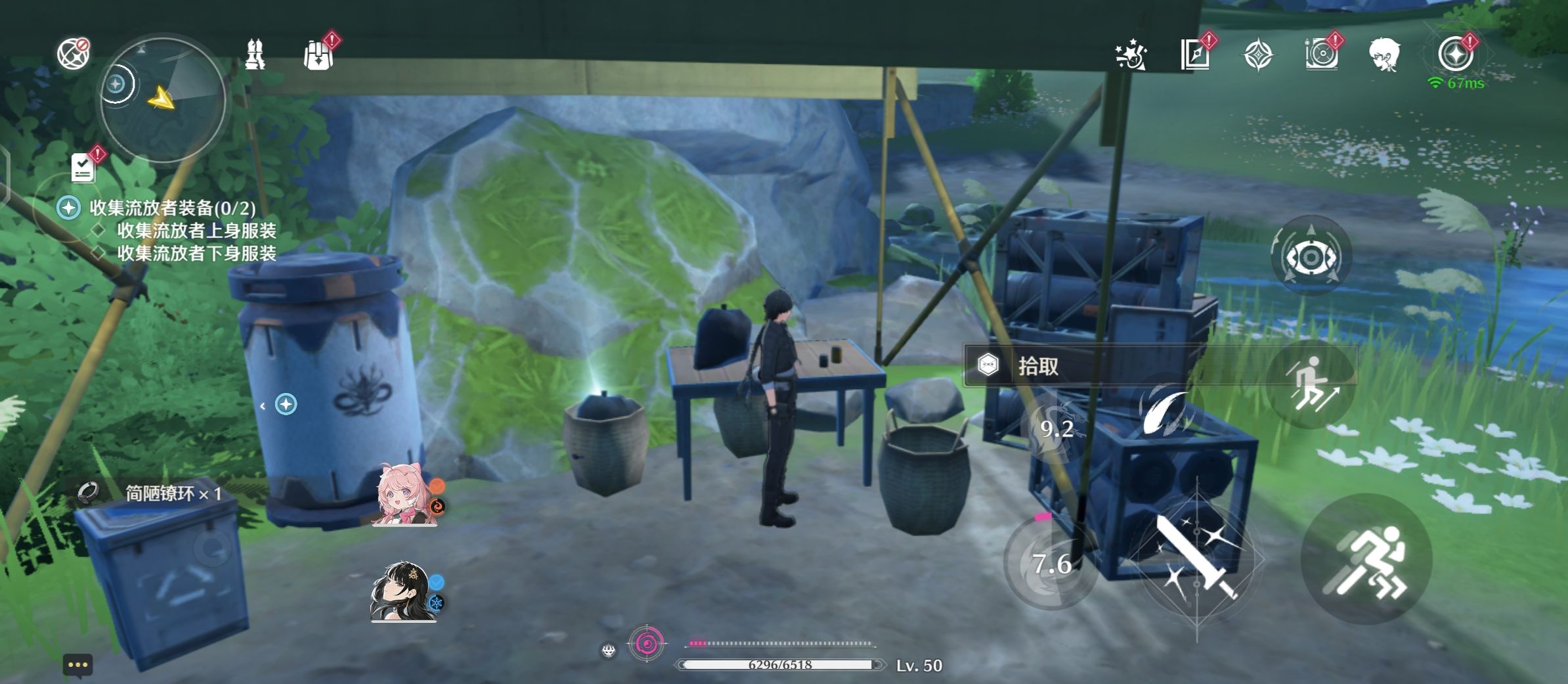
Task: Open the circular minimap
Action: click(x=163, y=100)
